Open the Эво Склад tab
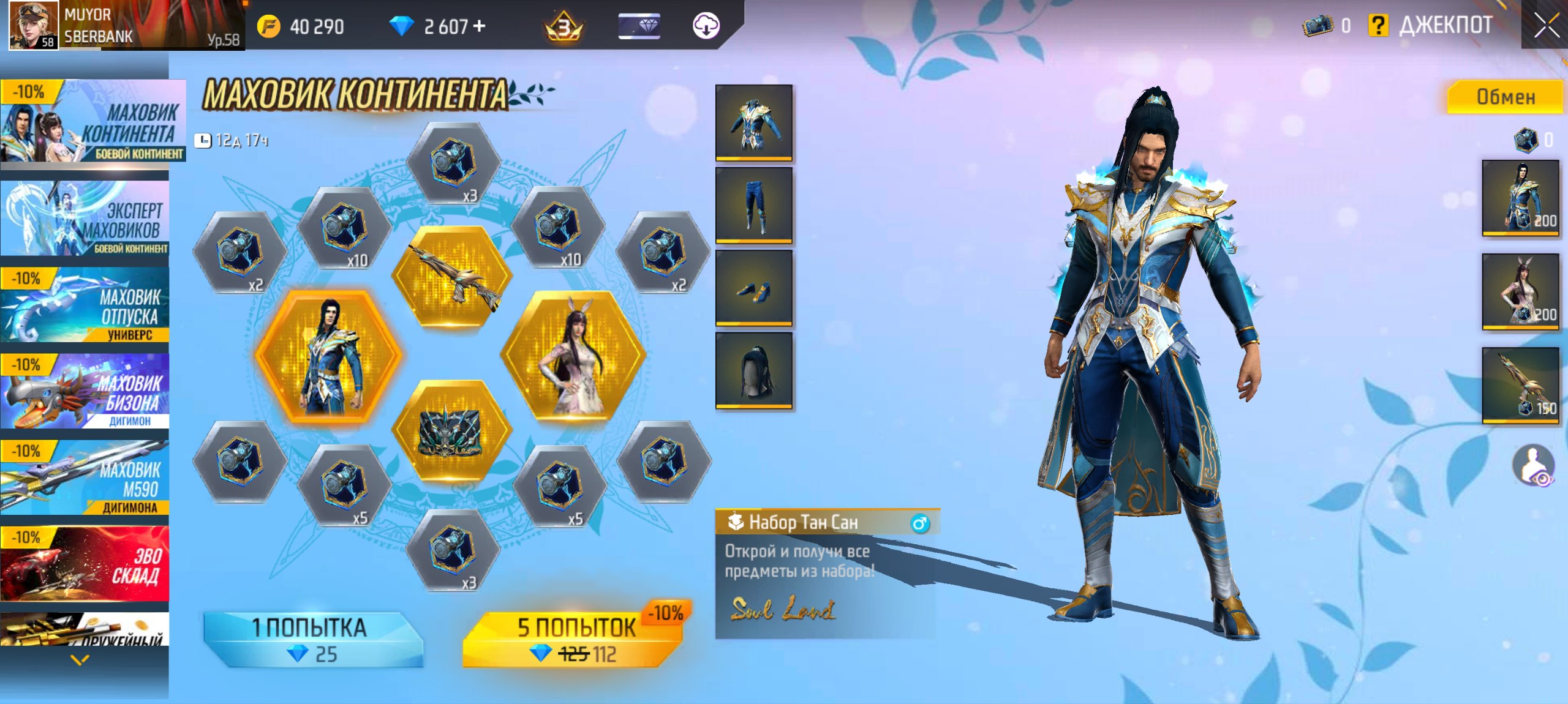 click(86, 564)
